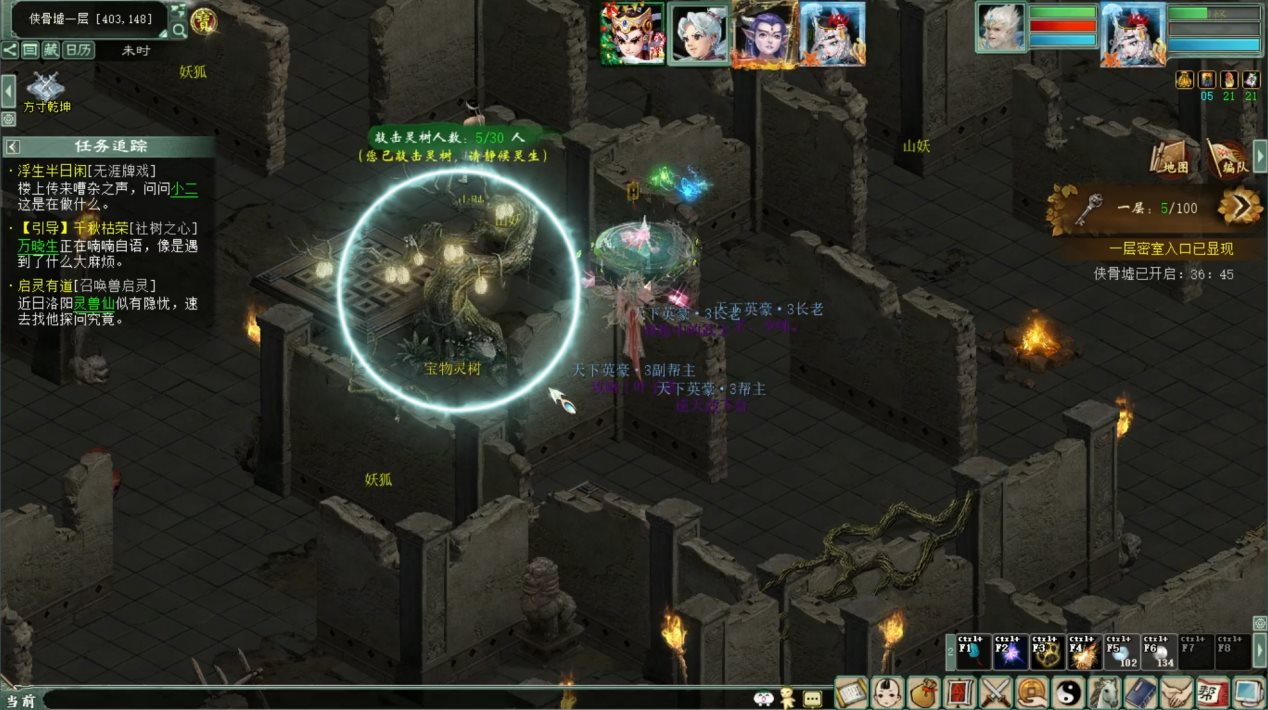Collapse the 任务追踪 quest tracker panel
The image size is (1268, 710).
(x=13, y=146)
